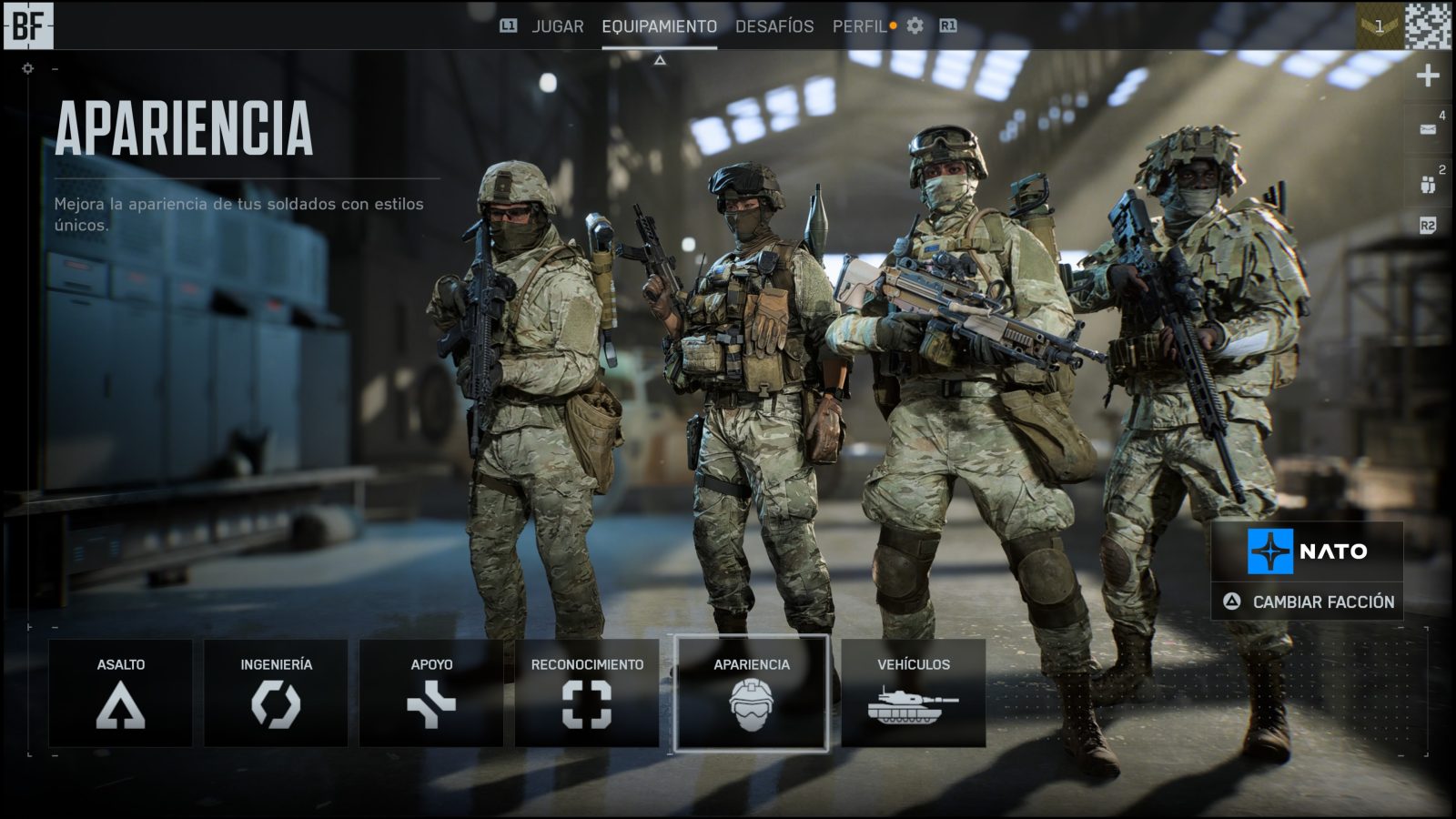Open the squad members icon
This screenshot has width=1456, height=819.
click(1428, 184)
